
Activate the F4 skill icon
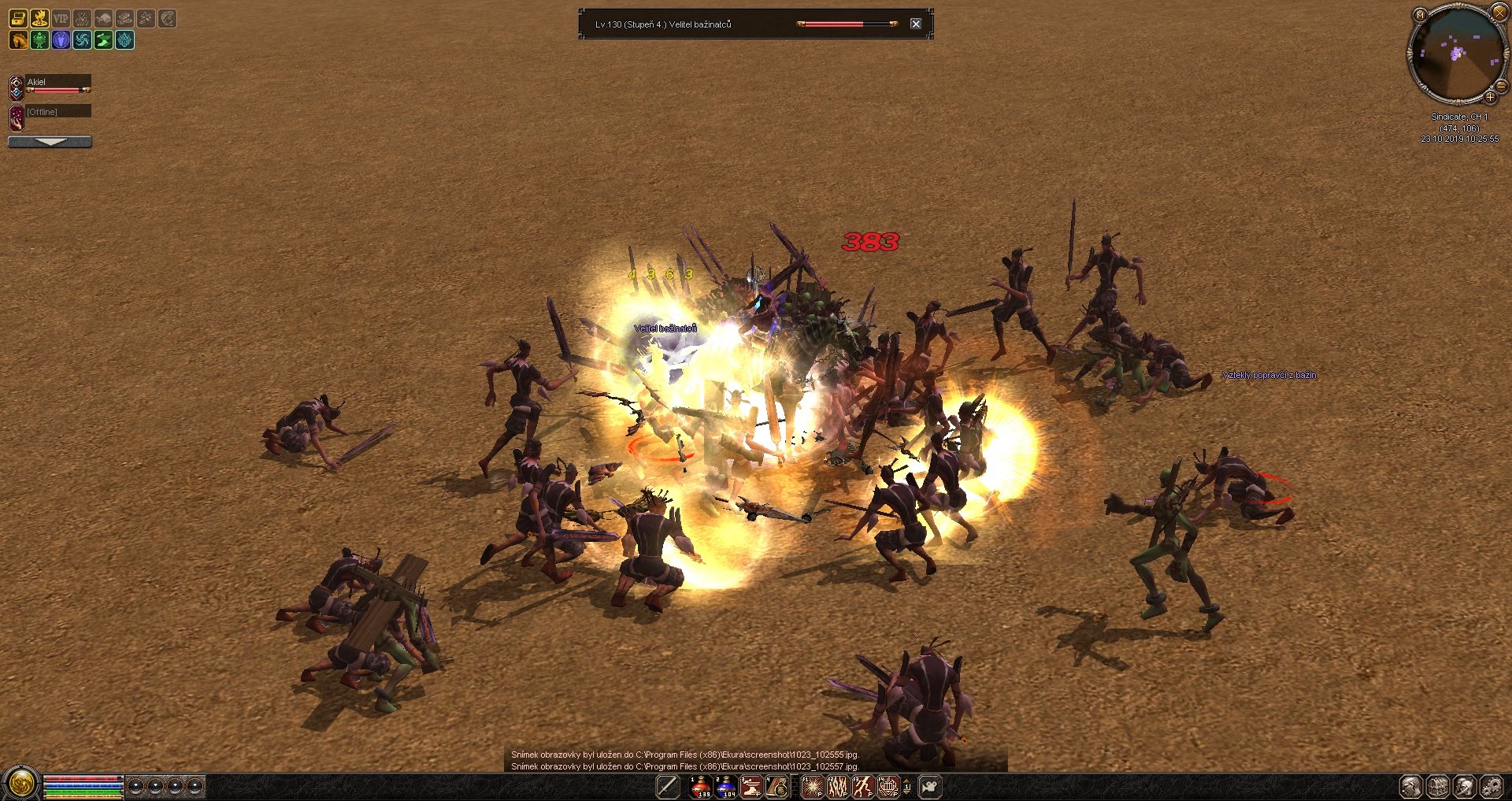click(x=888, y=786)
